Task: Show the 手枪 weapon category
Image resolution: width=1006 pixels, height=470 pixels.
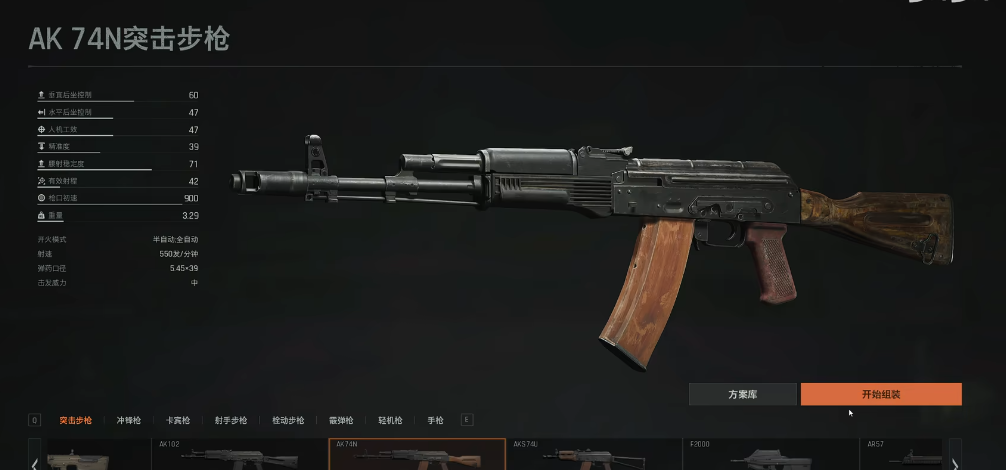Action: (x=435, y=421)
